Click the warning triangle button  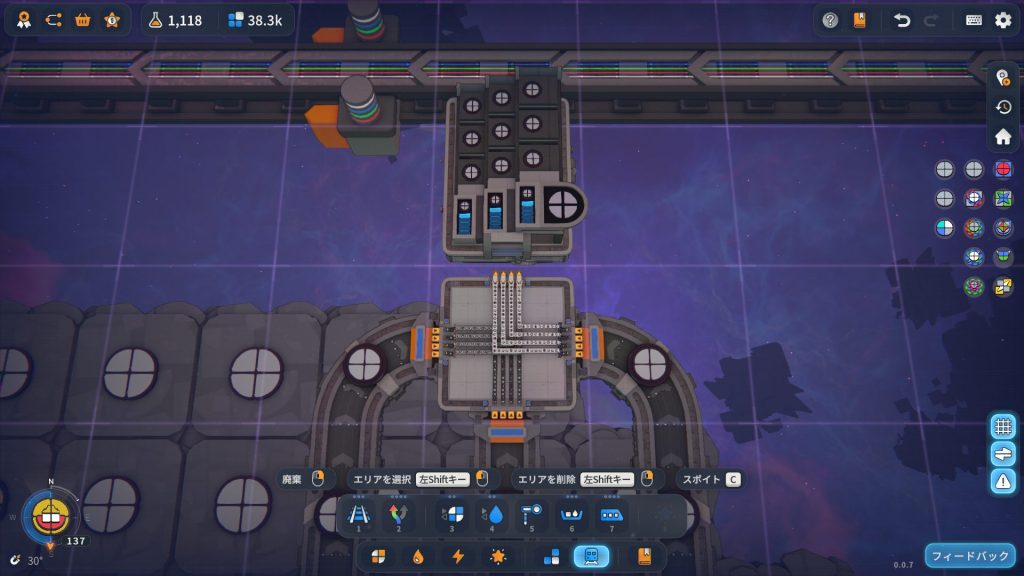click(x=1003, y=480)
